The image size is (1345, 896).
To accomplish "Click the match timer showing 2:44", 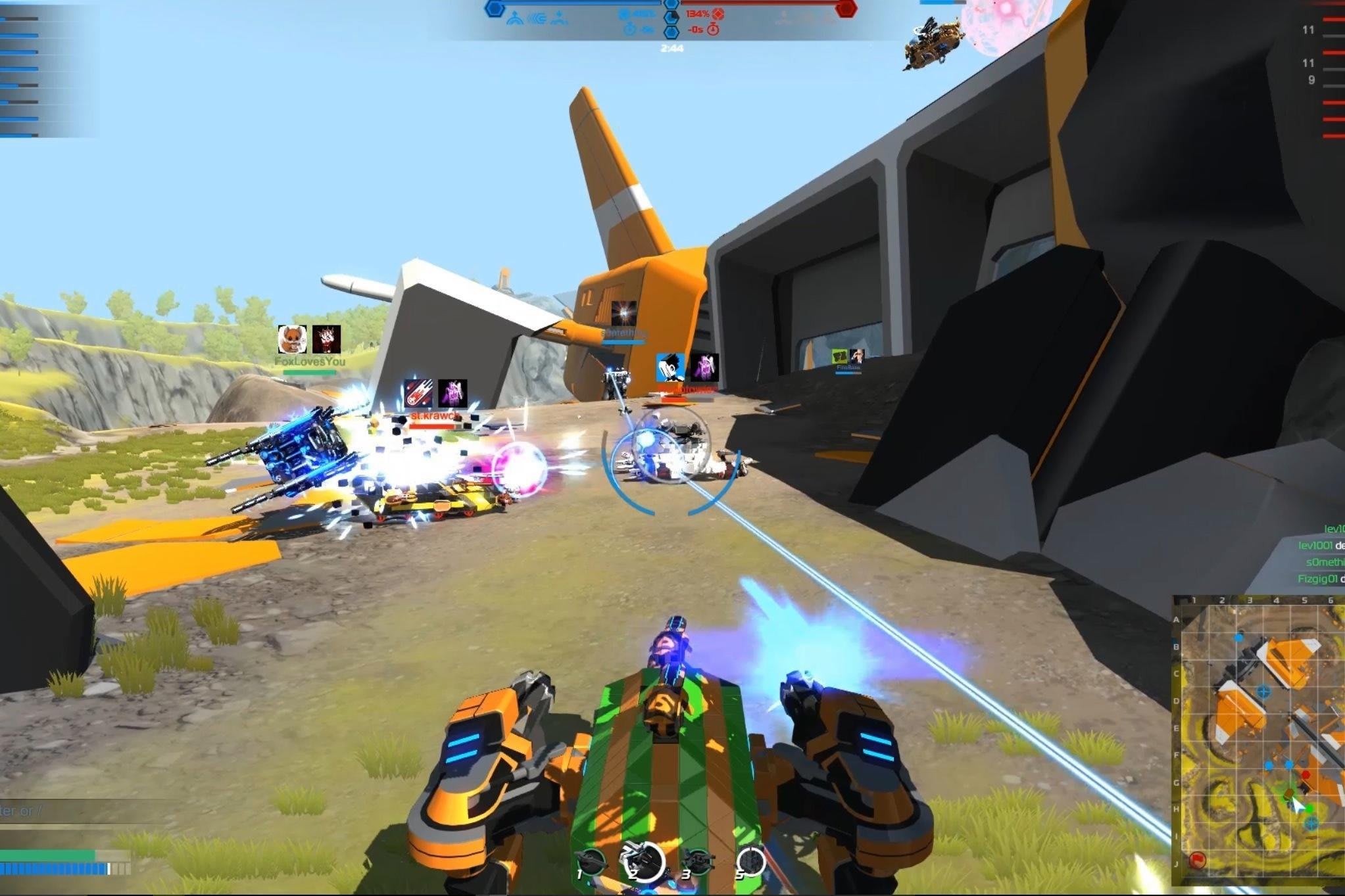I will (672, 47).
